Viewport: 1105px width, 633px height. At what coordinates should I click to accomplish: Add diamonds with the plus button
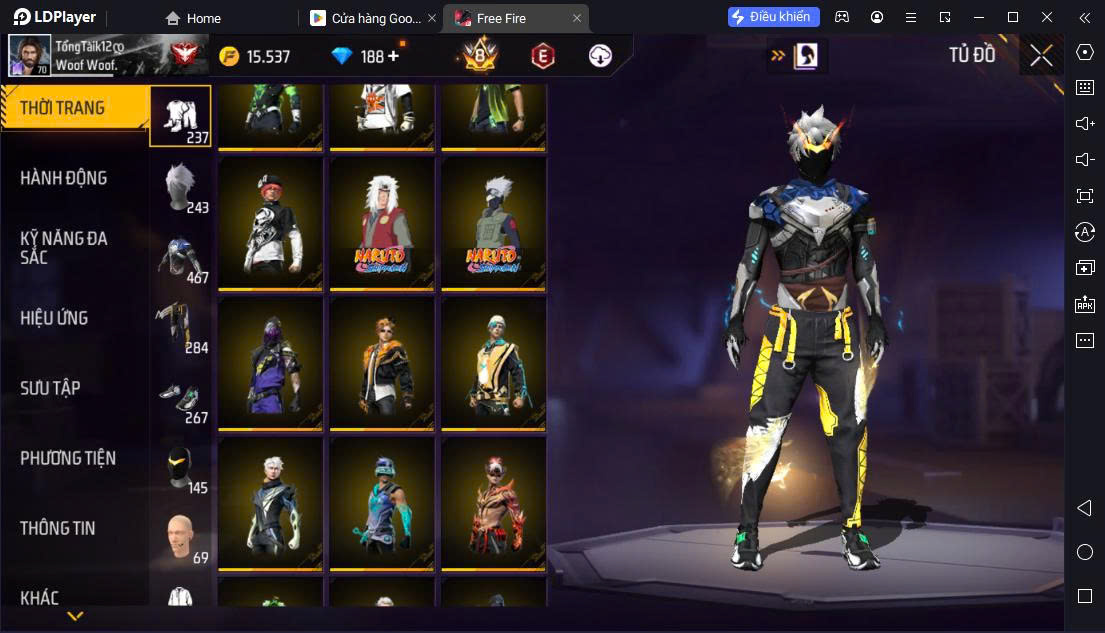pyautogui.click(x=393, y=56)
